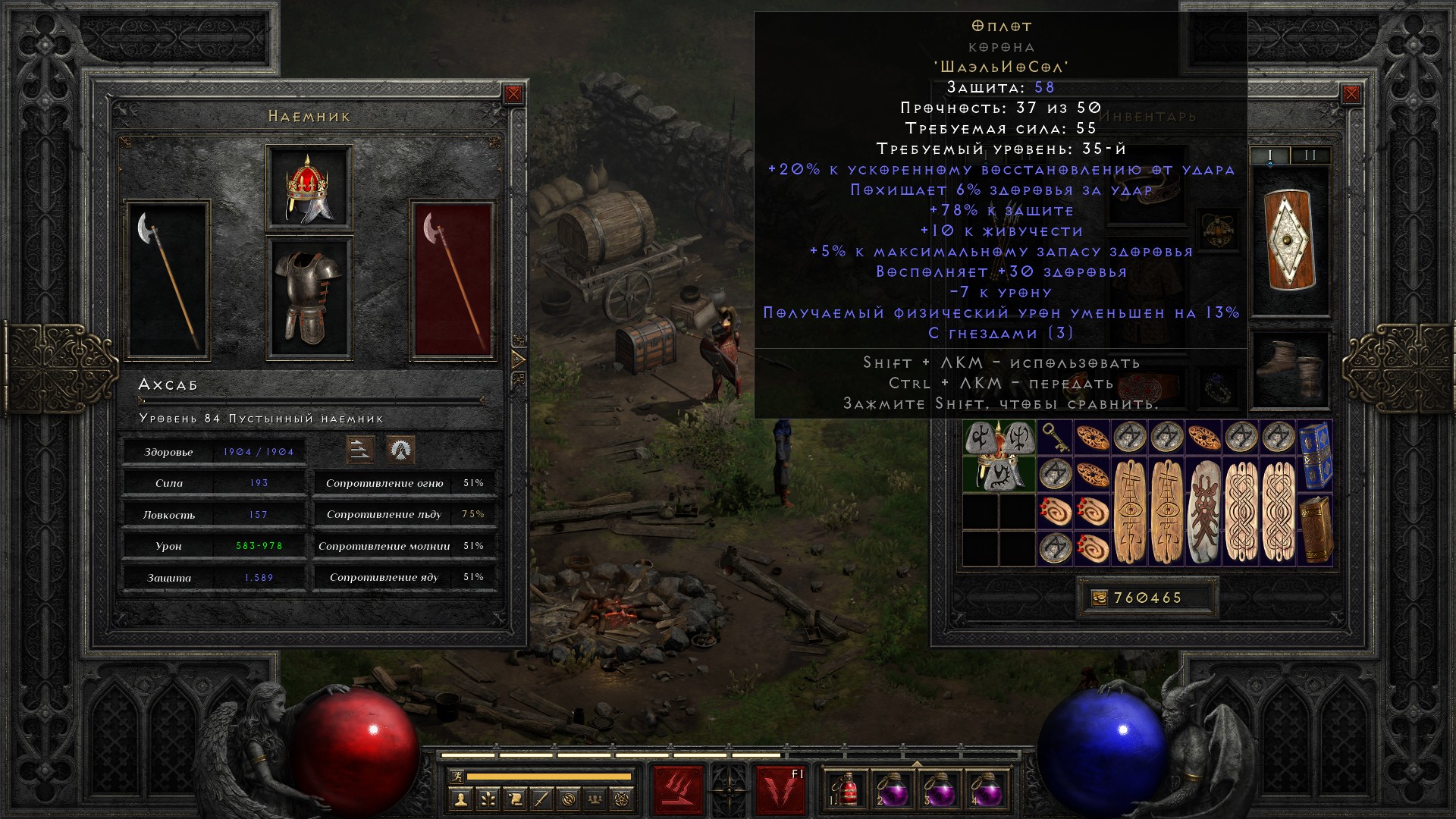Image resolution: width=1456 pixels, height=819 pixels.
Task: Select the mercenary's red crowned helmet
Action: 309,187
